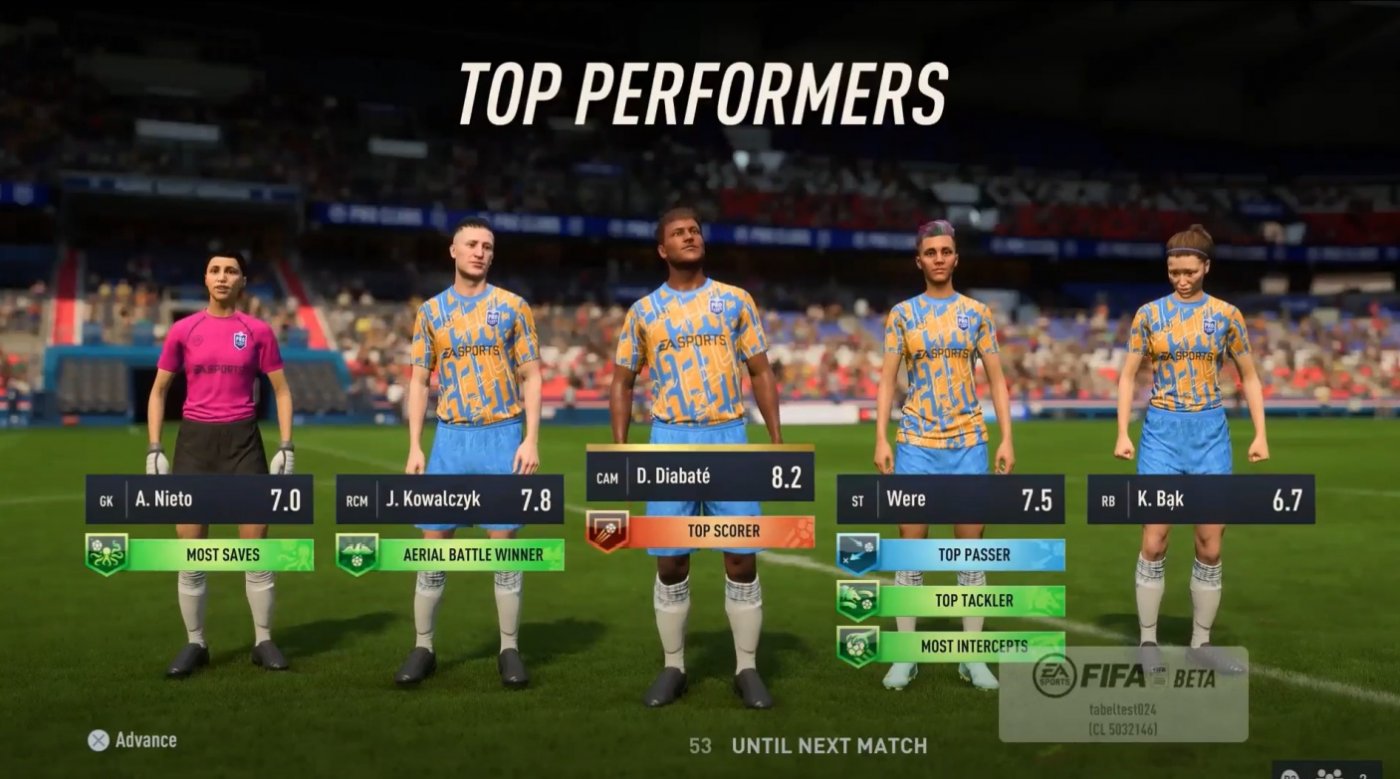Select the Most Intercepts badge icon
The width and height of the screenshot is (1400, 779).
tap(856, 646)
